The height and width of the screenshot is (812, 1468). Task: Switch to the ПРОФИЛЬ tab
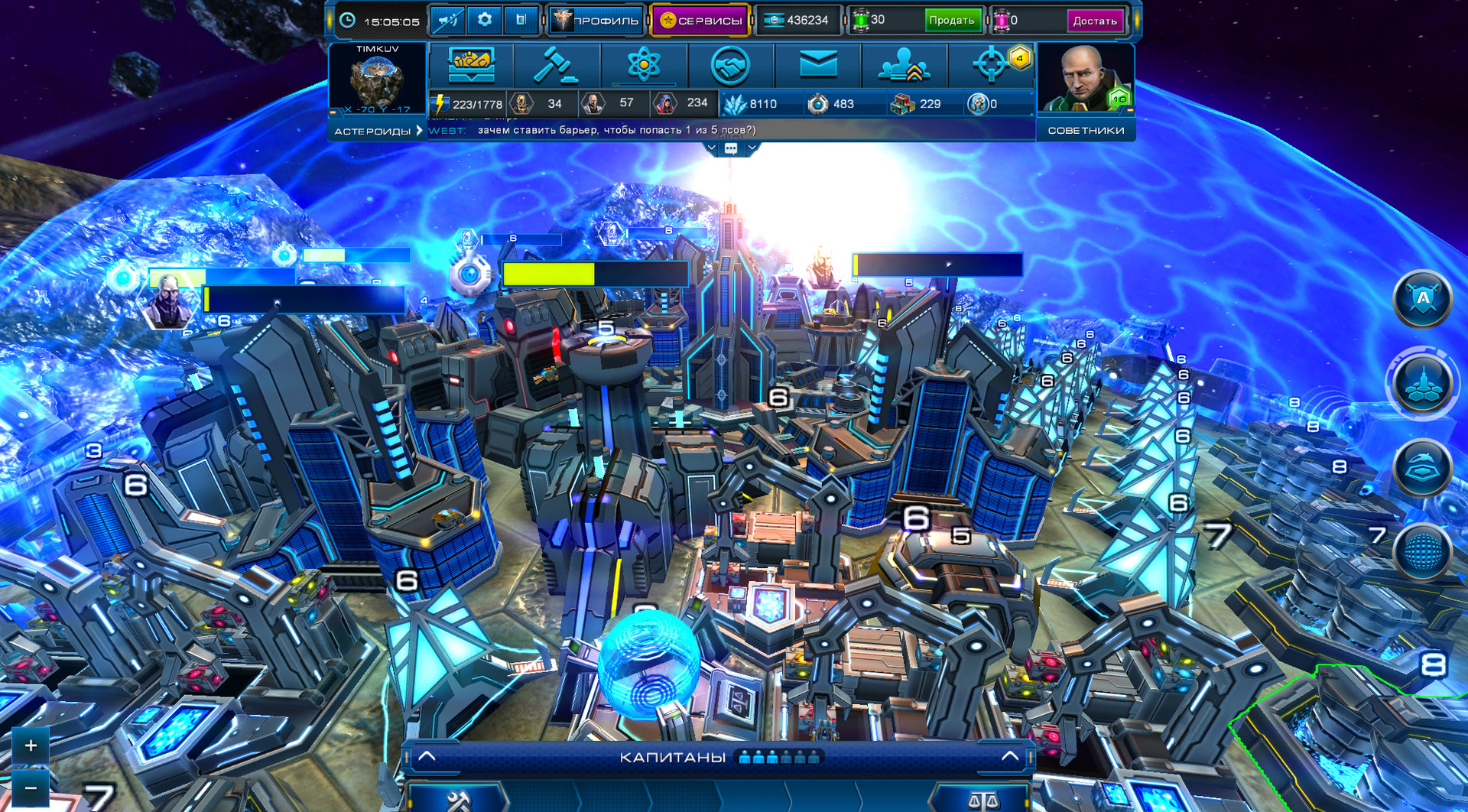pyautogui.click(x=596, y=20)
